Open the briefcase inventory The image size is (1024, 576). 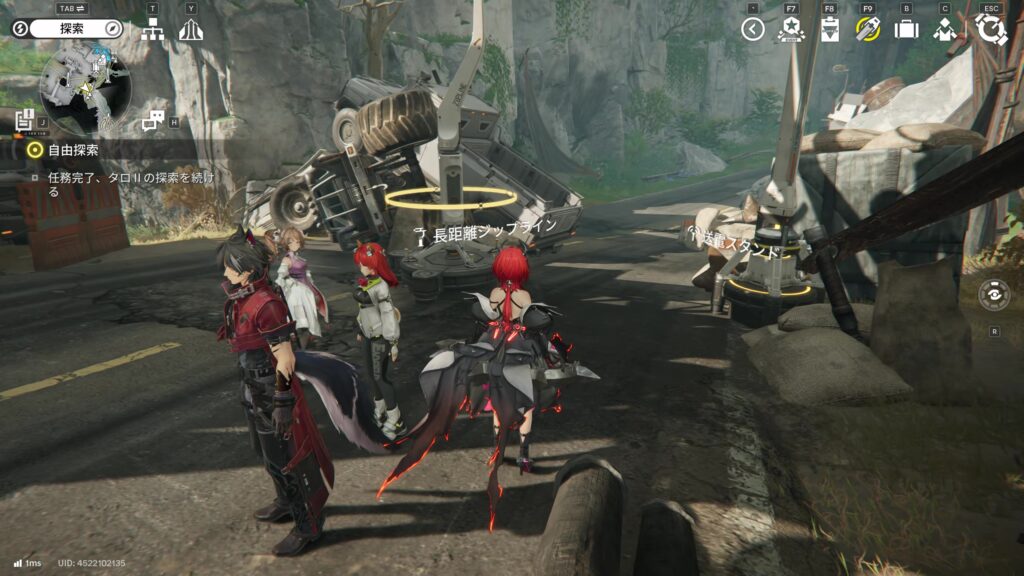coord(906,29)
